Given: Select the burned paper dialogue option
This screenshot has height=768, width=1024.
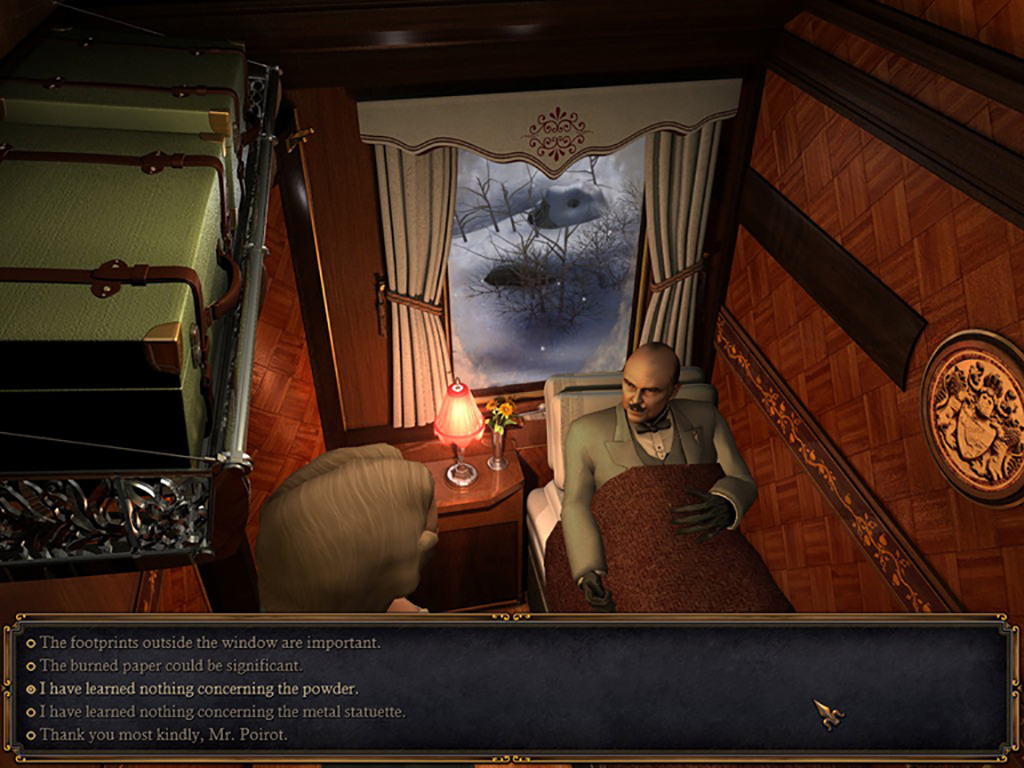Looking at the screenshot, I should click(x=171, y=666).
